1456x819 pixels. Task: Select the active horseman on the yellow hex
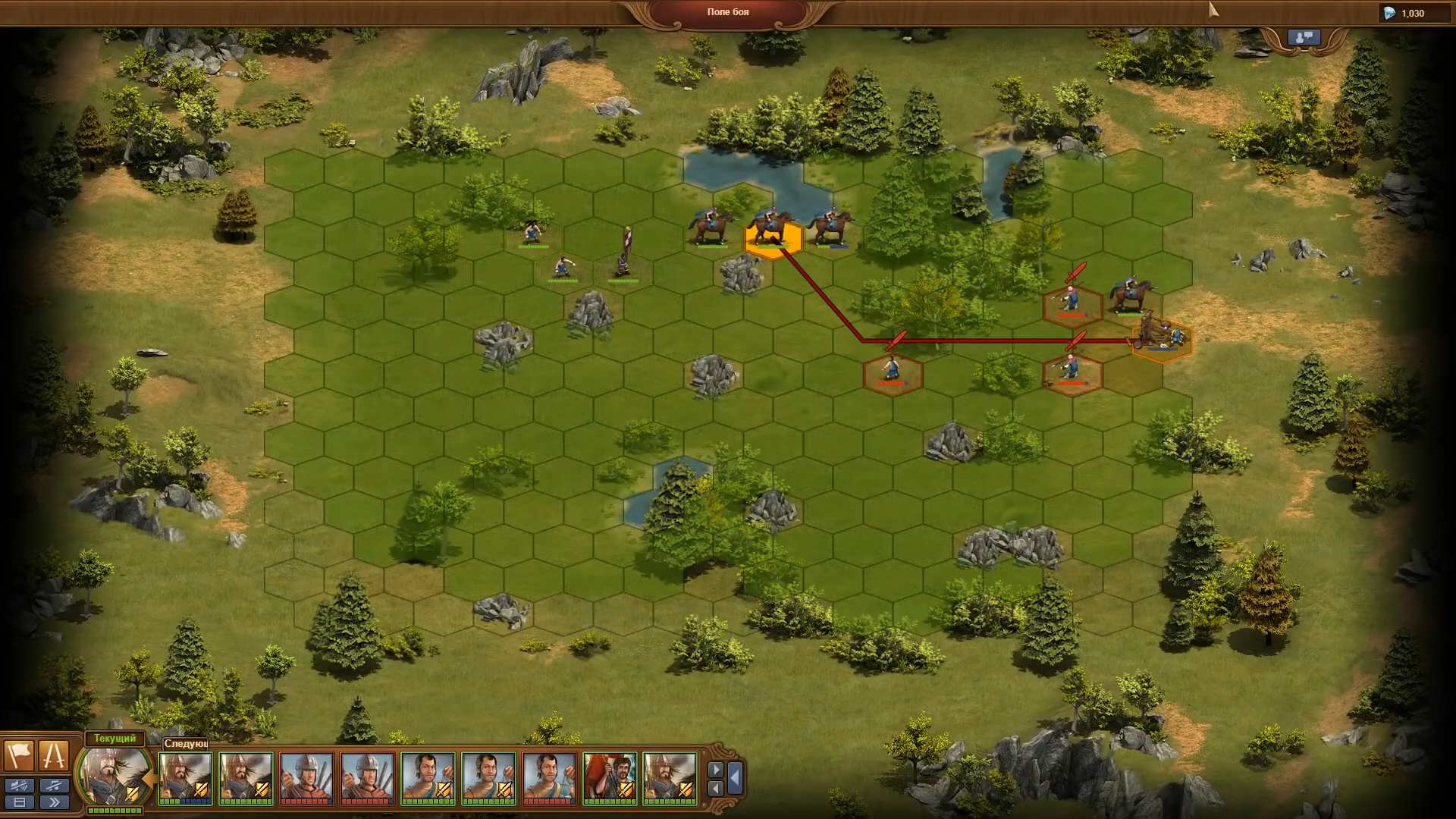(x=772, y=231)
